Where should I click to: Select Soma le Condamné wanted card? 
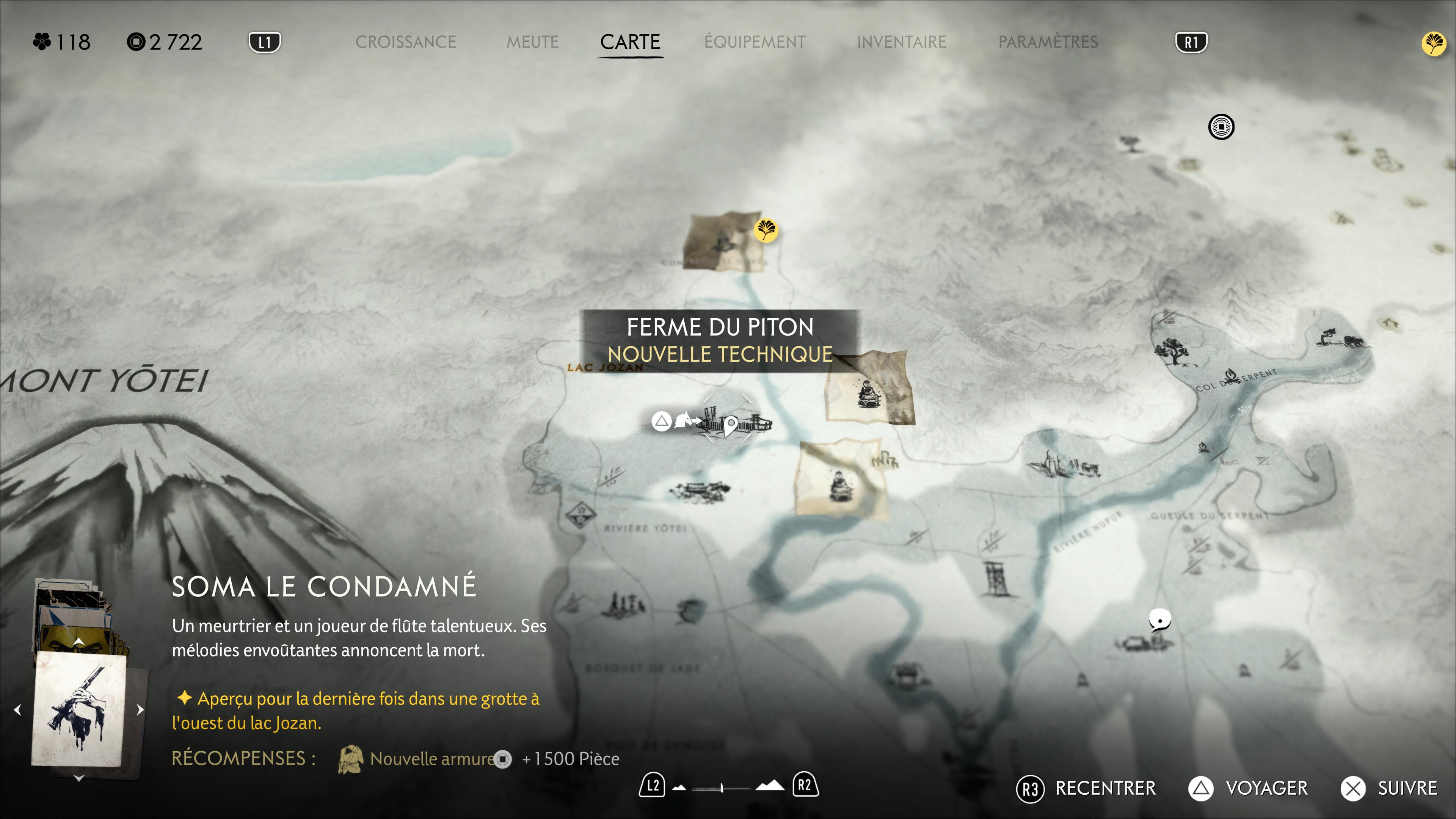click(x=79, y=709)
